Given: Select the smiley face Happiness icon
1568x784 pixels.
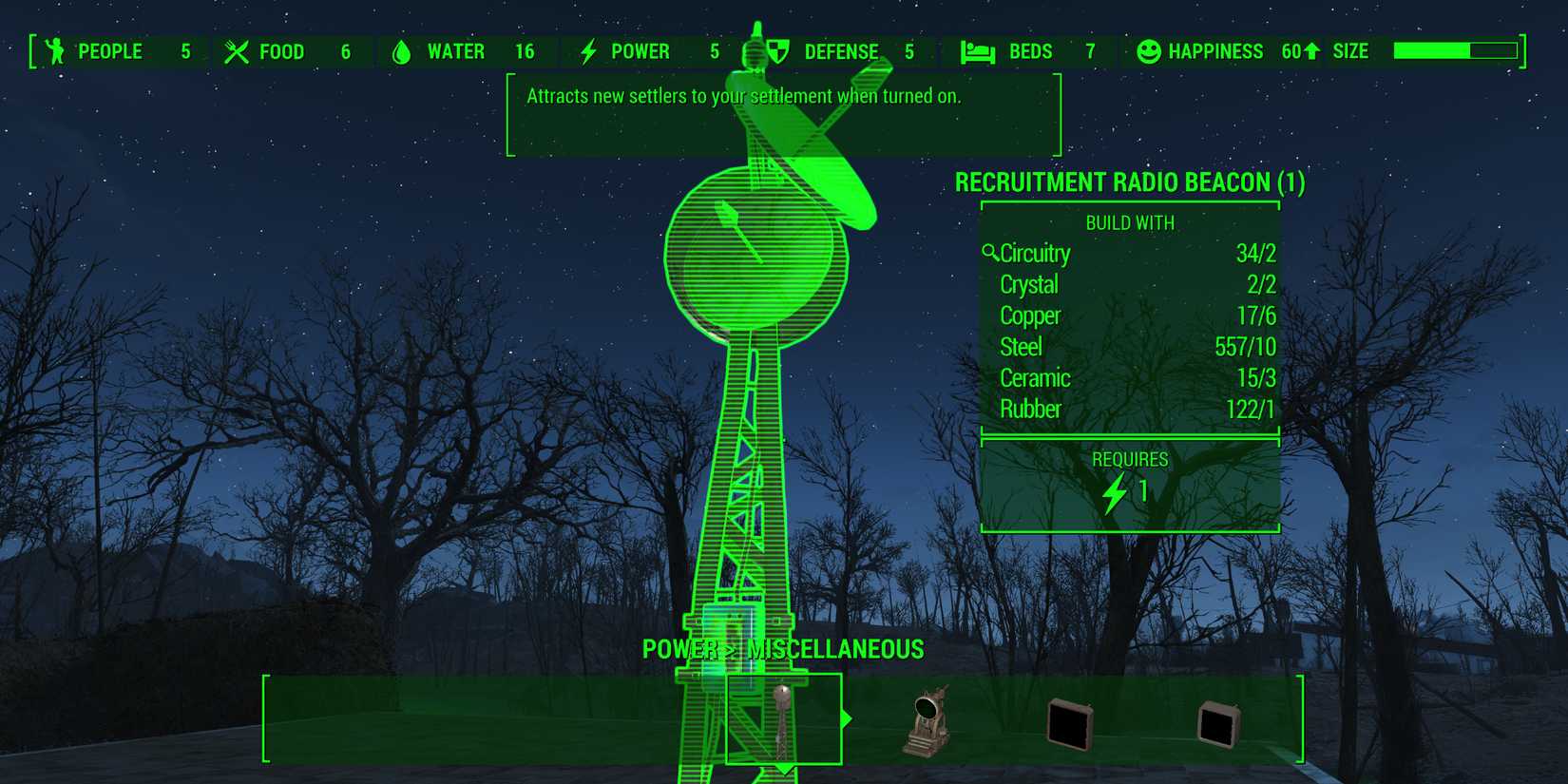Looking at the screenshot, I should pyautogui.click(x=1151, y=51).
